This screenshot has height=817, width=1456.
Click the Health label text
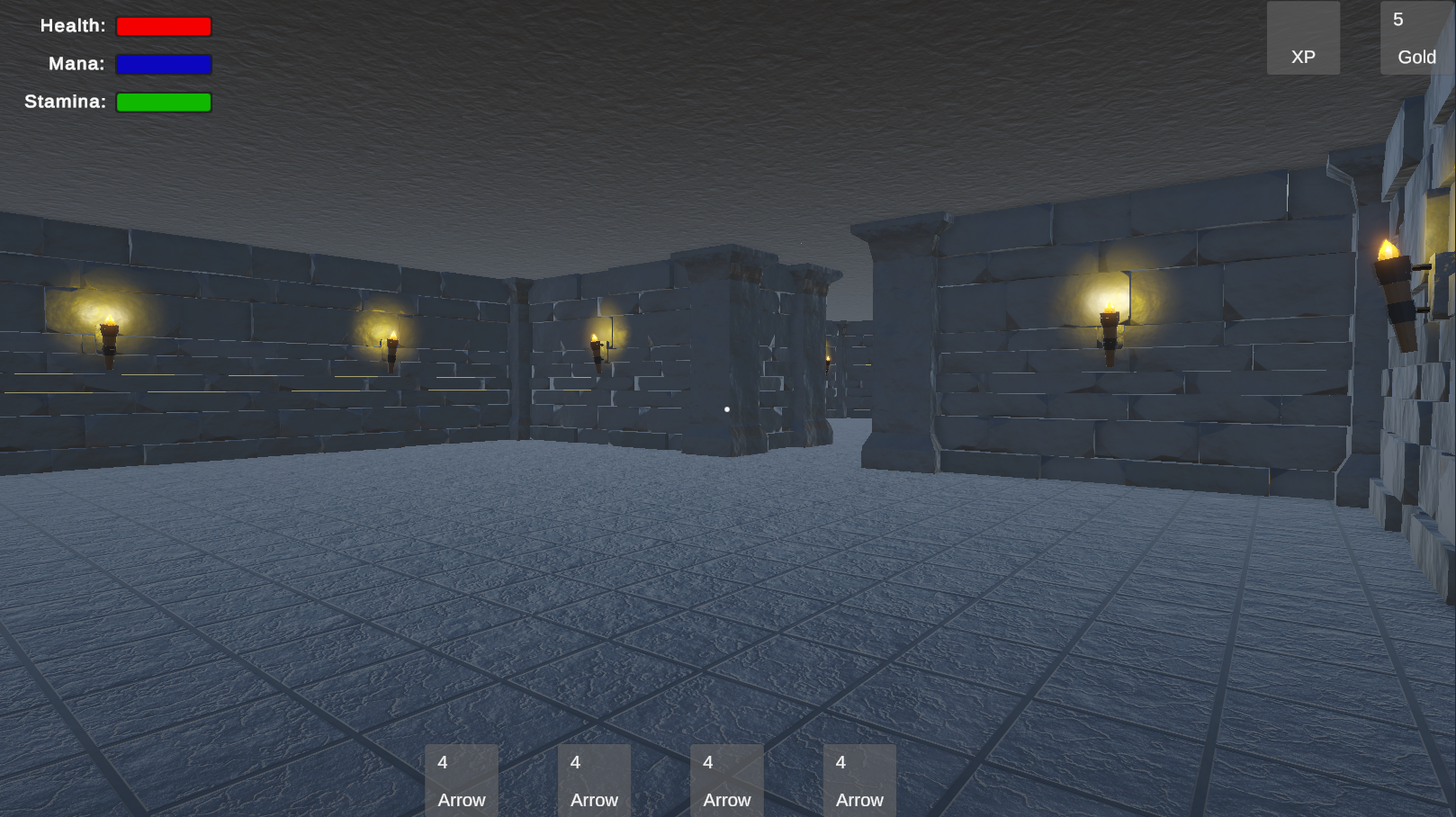(73, 25)
